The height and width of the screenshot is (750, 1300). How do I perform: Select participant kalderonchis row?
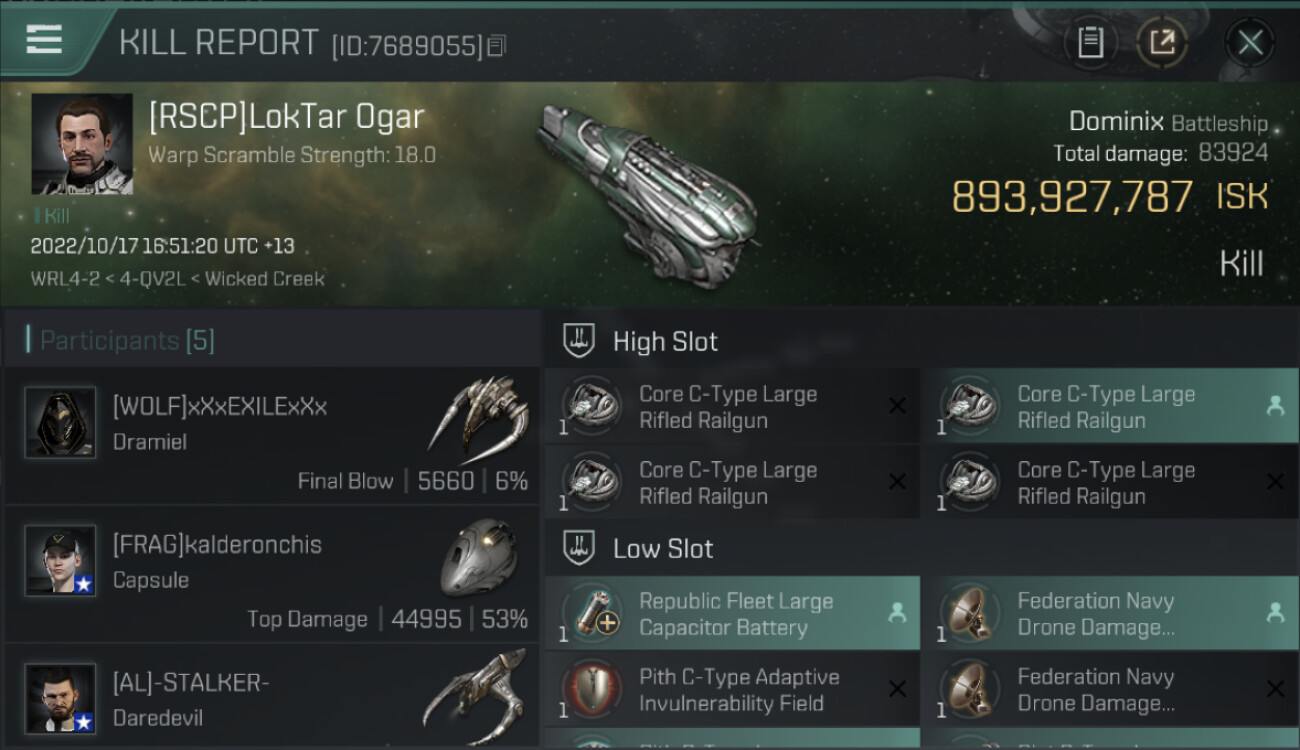point(271,575)
